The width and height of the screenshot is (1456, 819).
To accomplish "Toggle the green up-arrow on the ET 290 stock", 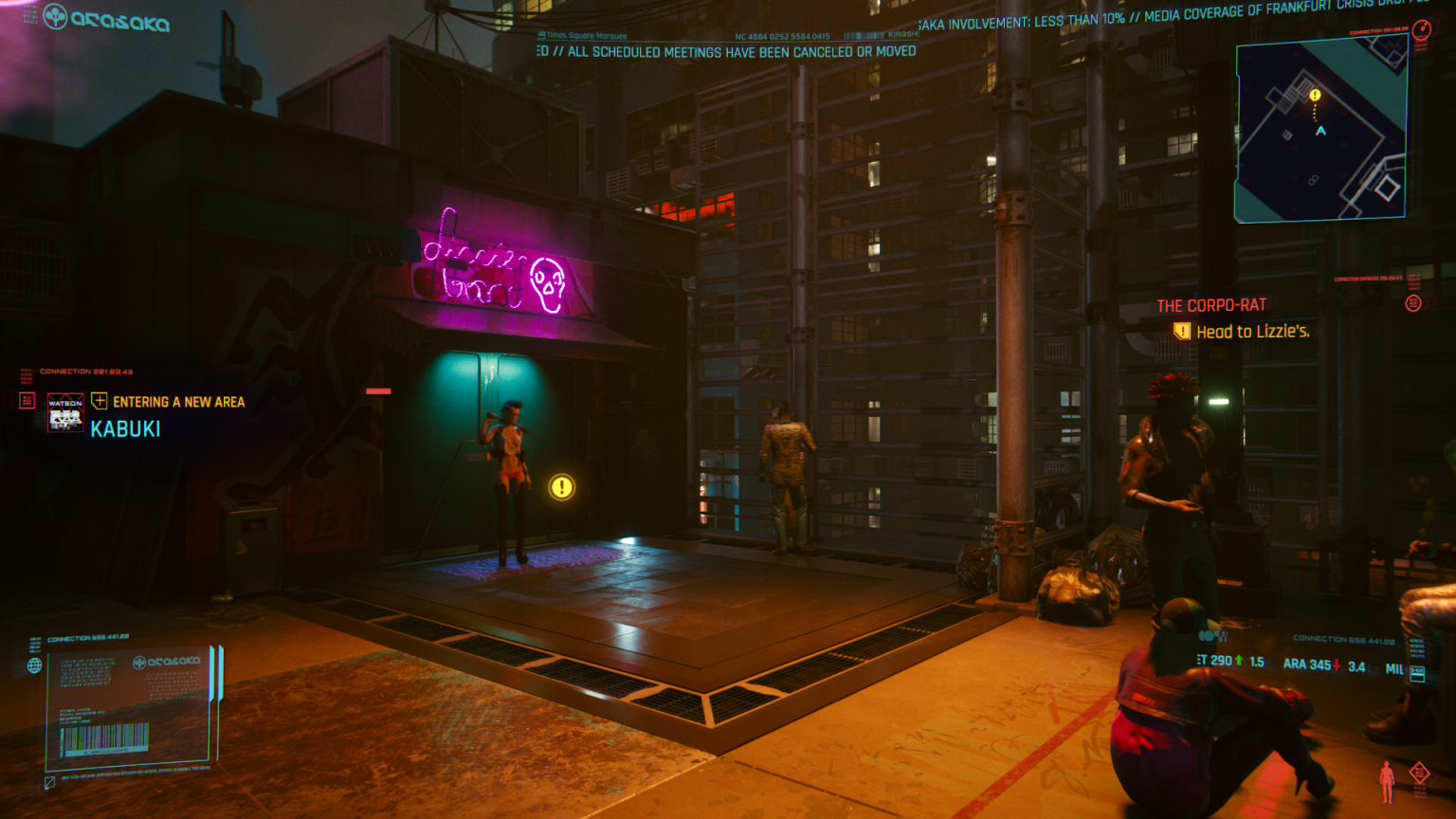I will [x=1239, y=661].
